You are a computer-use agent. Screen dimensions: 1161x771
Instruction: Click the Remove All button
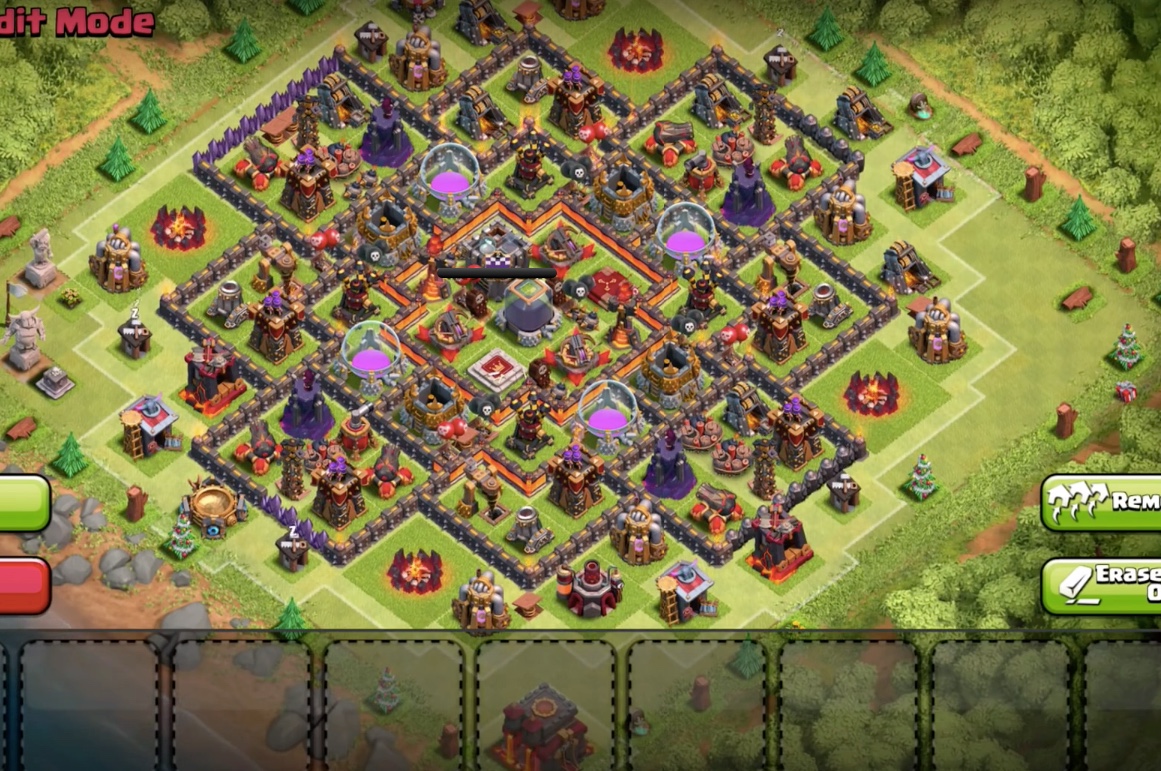click(x=1102, y=502)
